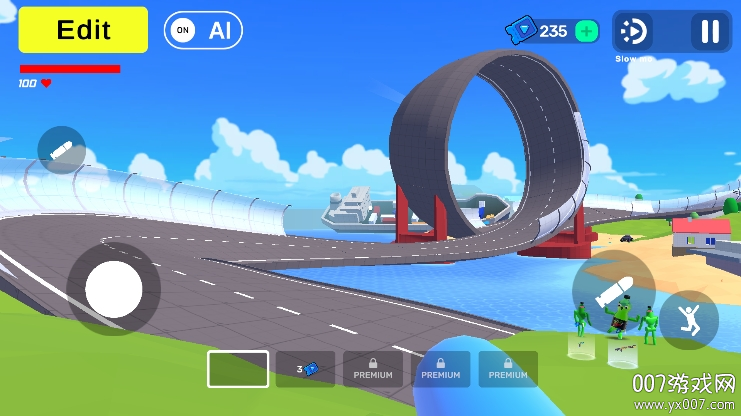
Task: Open the yellow Edit mode button
Action: coord(83,30)
